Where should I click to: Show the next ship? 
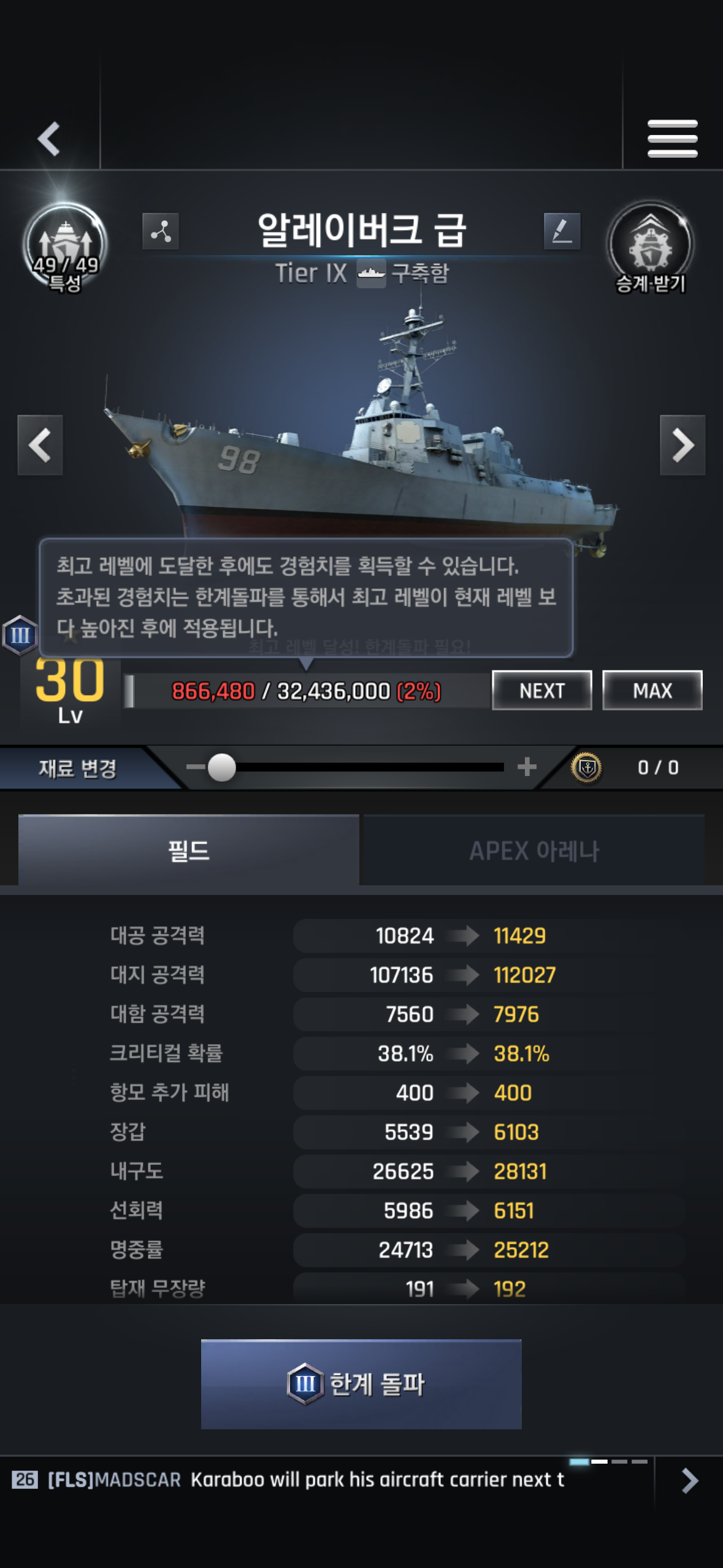[x=682, y=445]
